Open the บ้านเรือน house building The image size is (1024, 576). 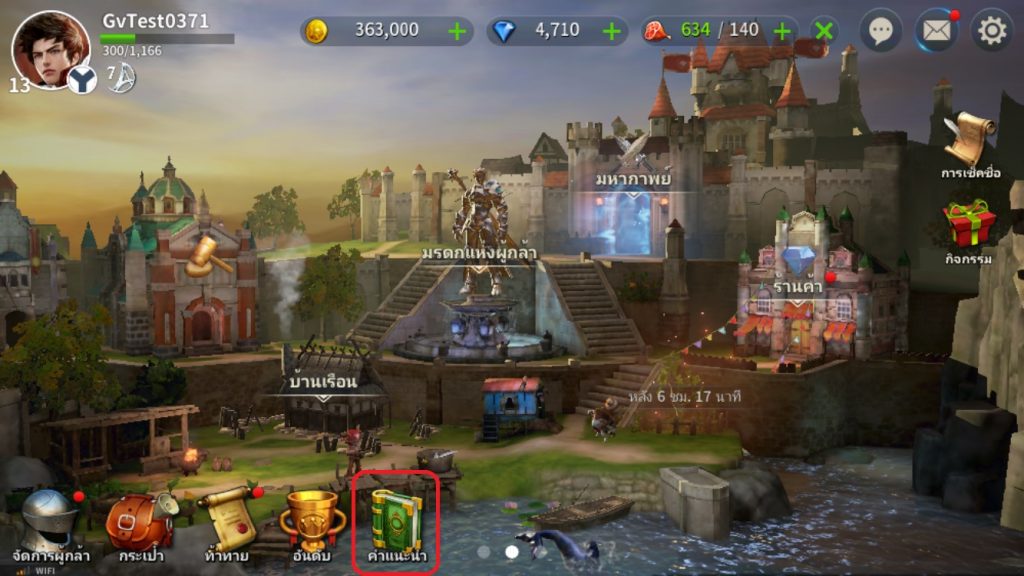coord(324,385)
